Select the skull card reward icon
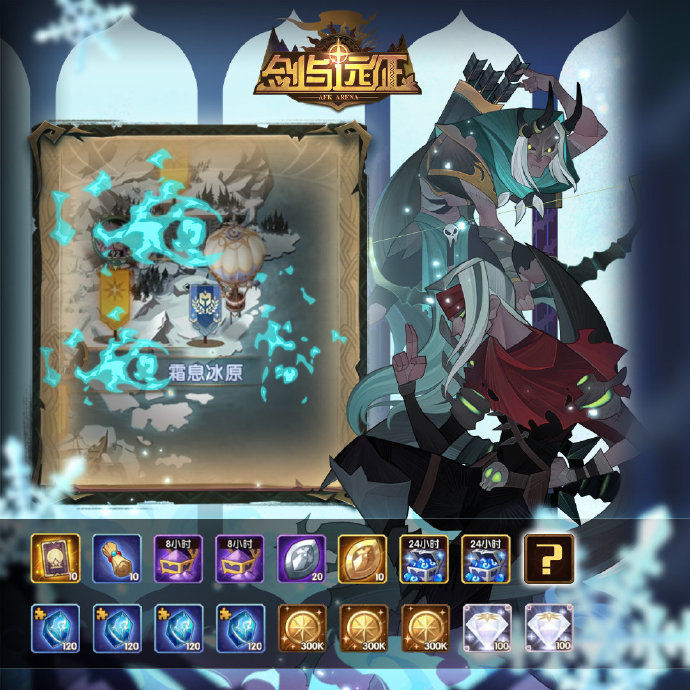 point(56,557)
